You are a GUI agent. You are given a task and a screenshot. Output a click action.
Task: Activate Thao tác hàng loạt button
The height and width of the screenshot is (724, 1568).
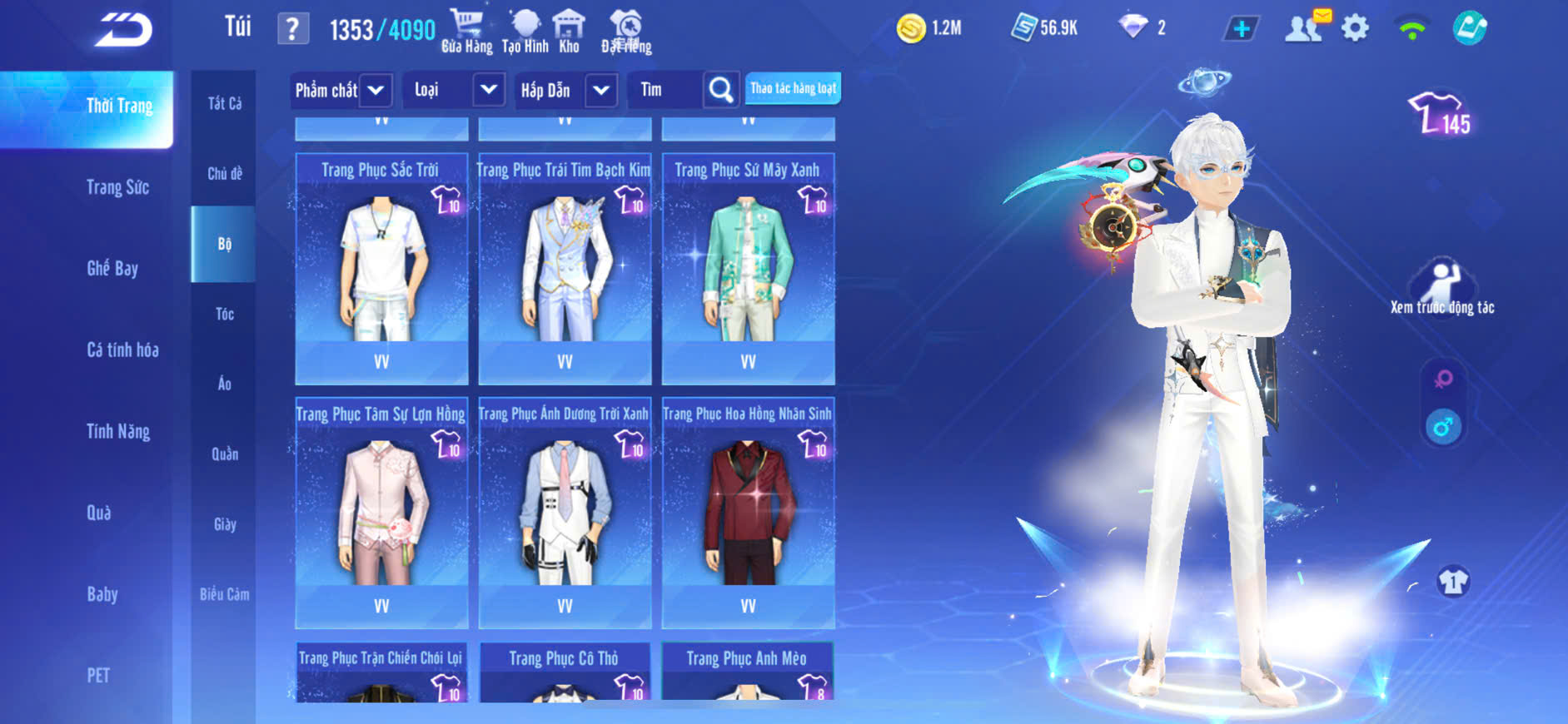[793, 88]
